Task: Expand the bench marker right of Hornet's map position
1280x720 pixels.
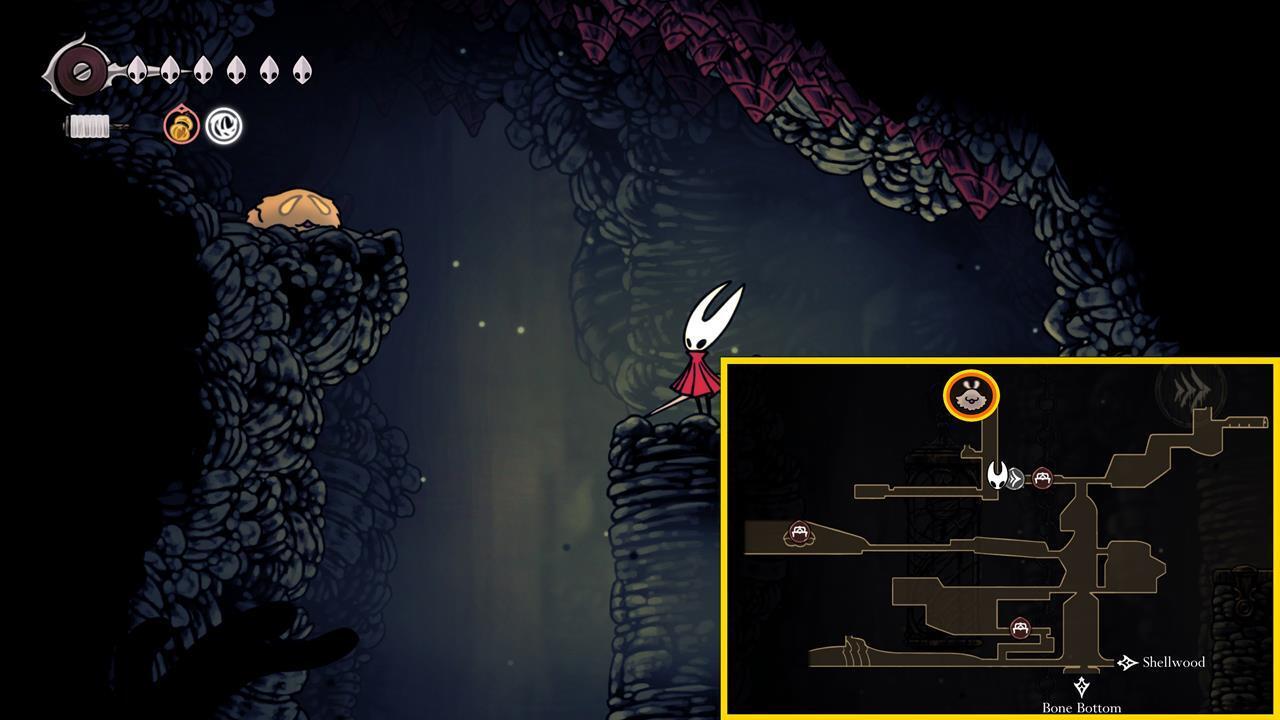Action: 1043,478
